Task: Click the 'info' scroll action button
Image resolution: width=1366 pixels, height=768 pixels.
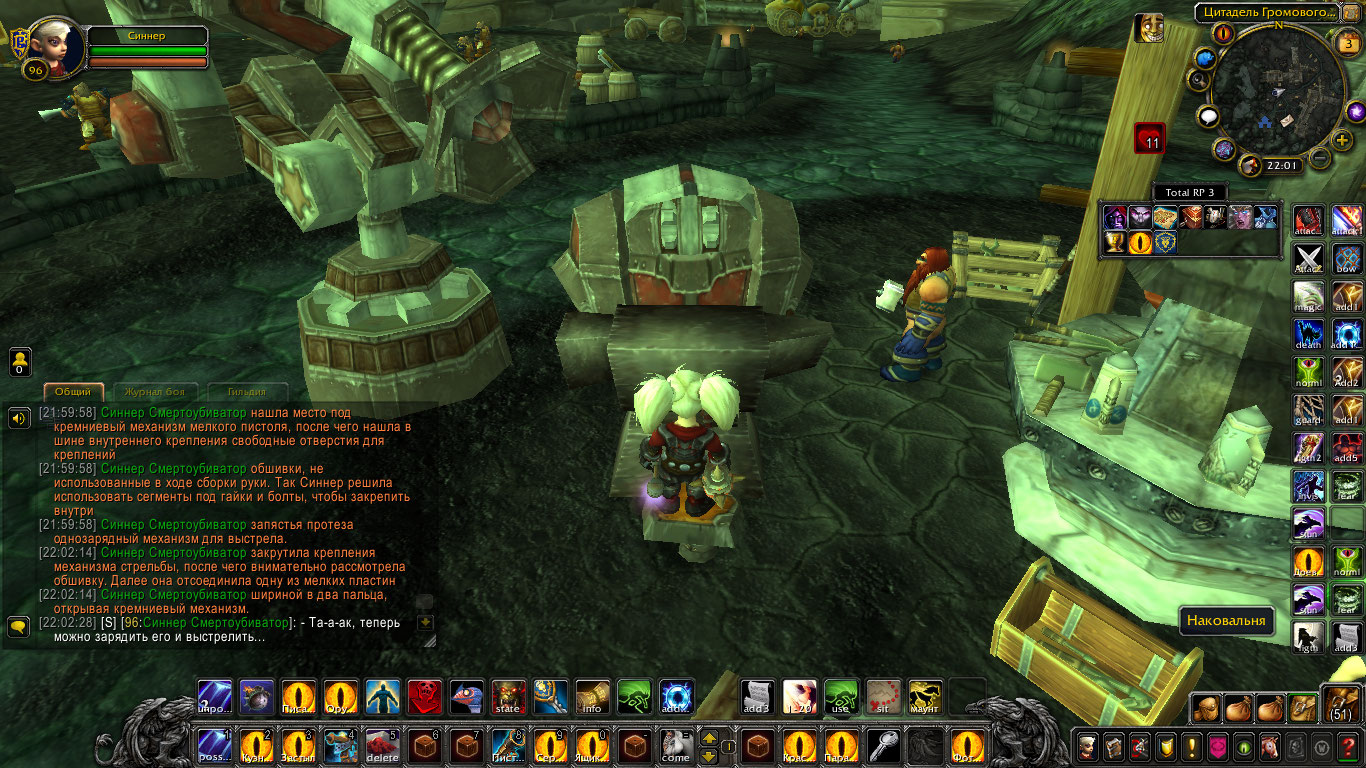Action: 592,697
